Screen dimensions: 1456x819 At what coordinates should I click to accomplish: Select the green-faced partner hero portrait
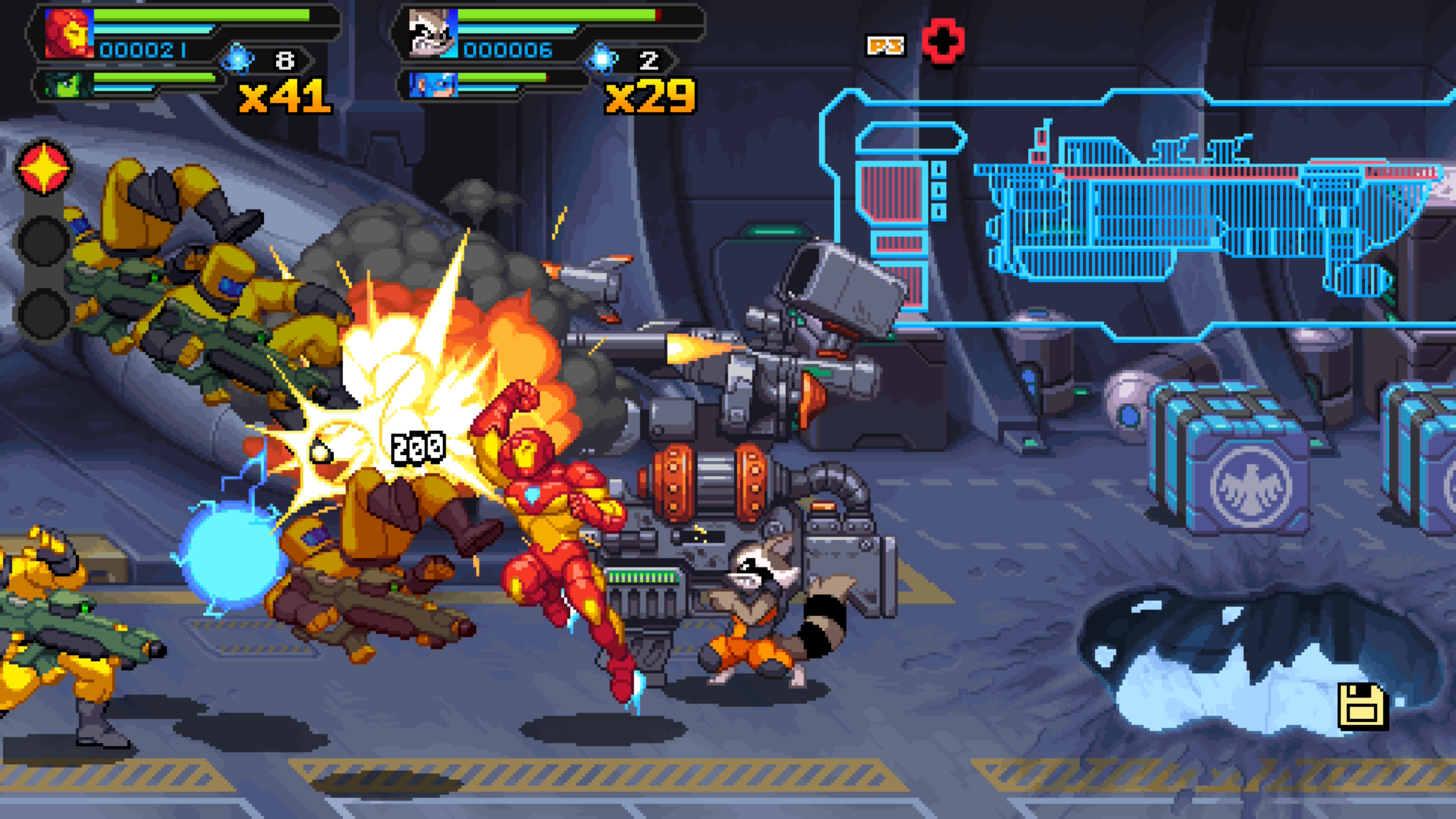pyautogui.click(x=63, y=85)
